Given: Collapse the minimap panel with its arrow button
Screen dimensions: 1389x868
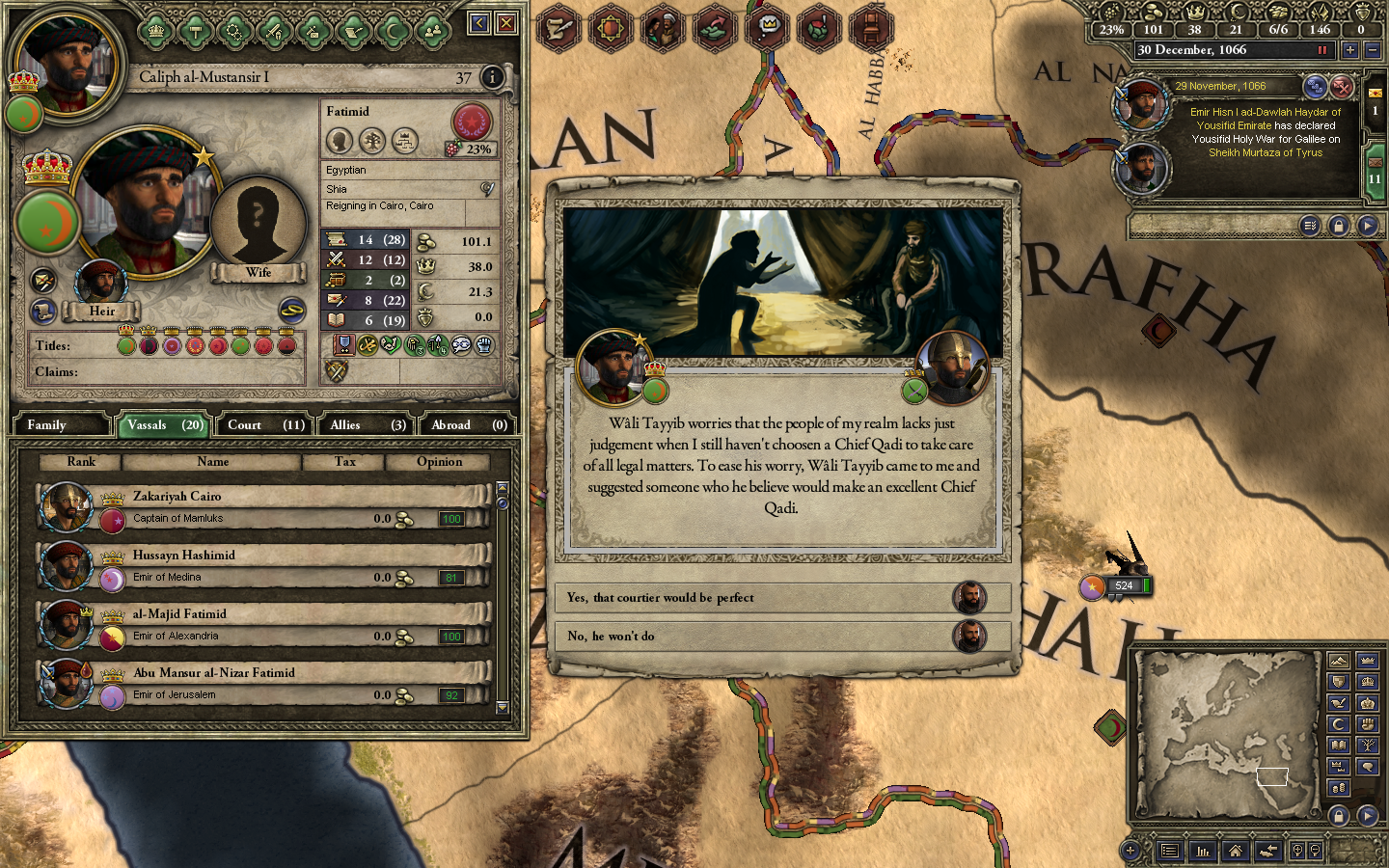Looking at the screenshot, I should coord(1368,816).
